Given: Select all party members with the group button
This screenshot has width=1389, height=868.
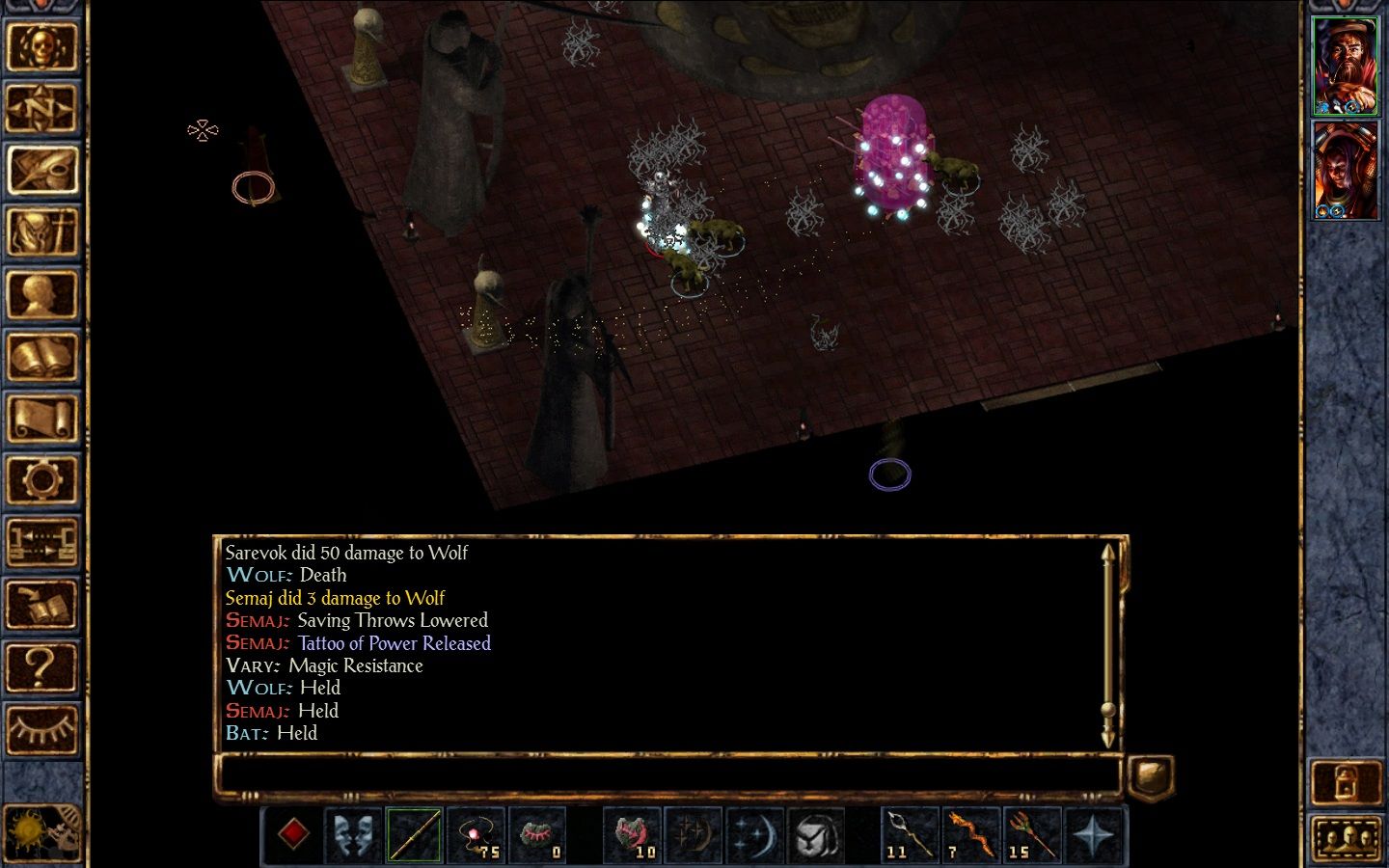Looking at the screenshot, I should 1347,836.
